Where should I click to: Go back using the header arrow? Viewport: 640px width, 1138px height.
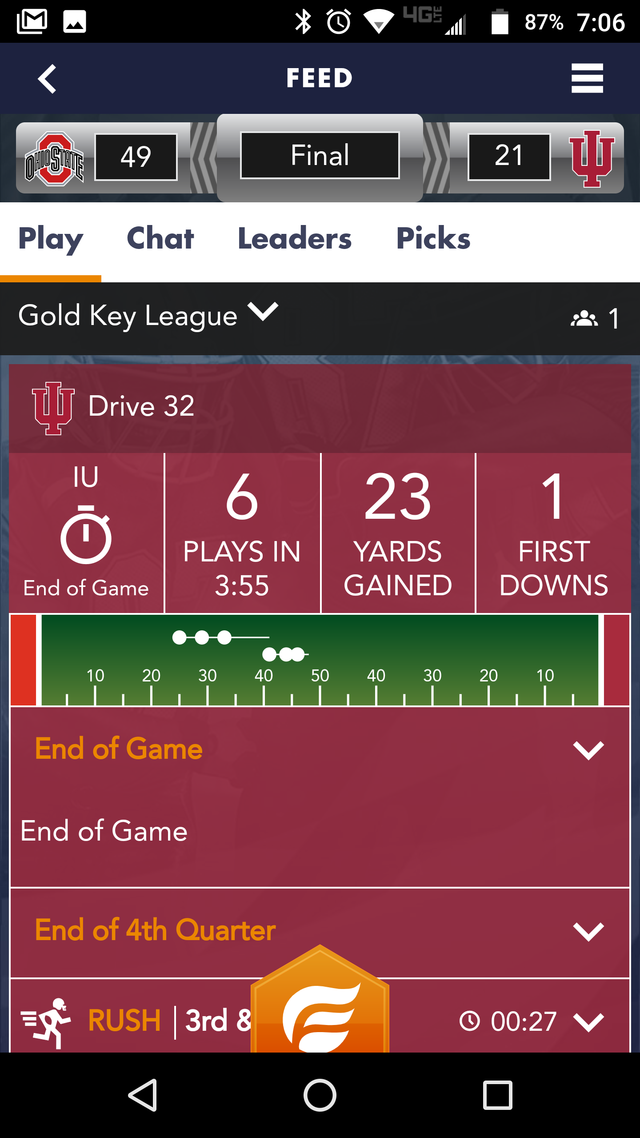47,78
